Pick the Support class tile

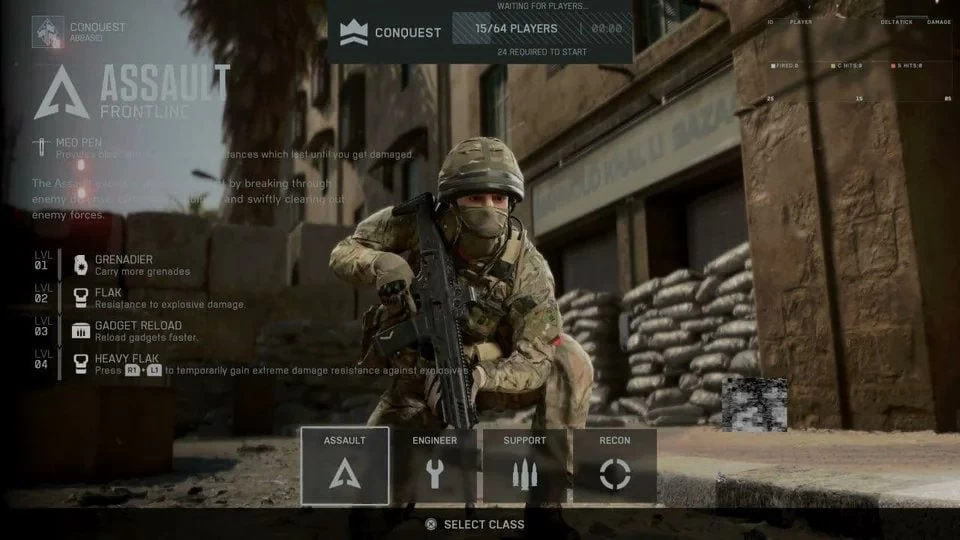point(525,466)
